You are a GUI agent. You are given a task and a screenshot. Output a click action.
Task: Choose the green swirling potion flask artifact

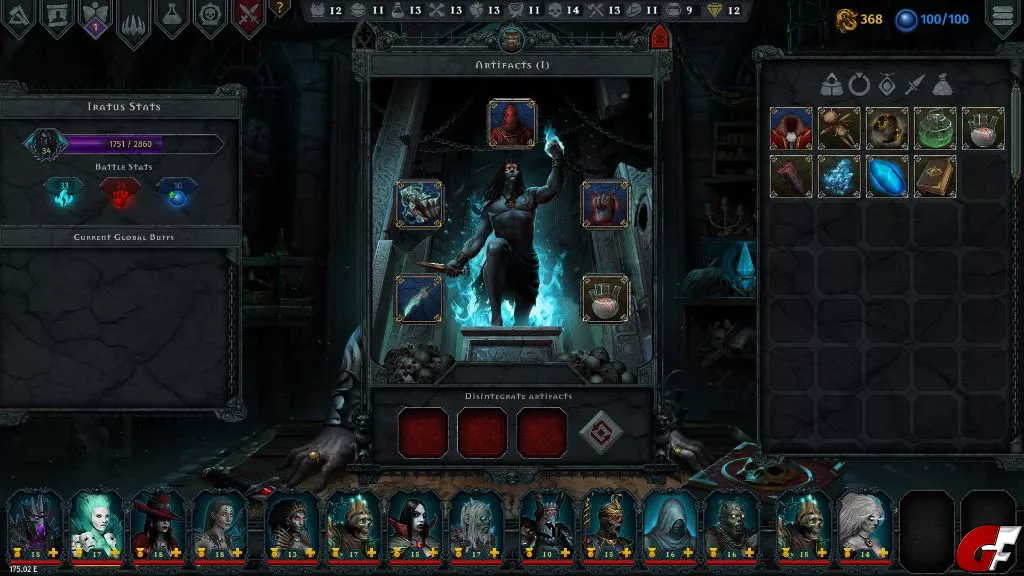coord(934,128)
